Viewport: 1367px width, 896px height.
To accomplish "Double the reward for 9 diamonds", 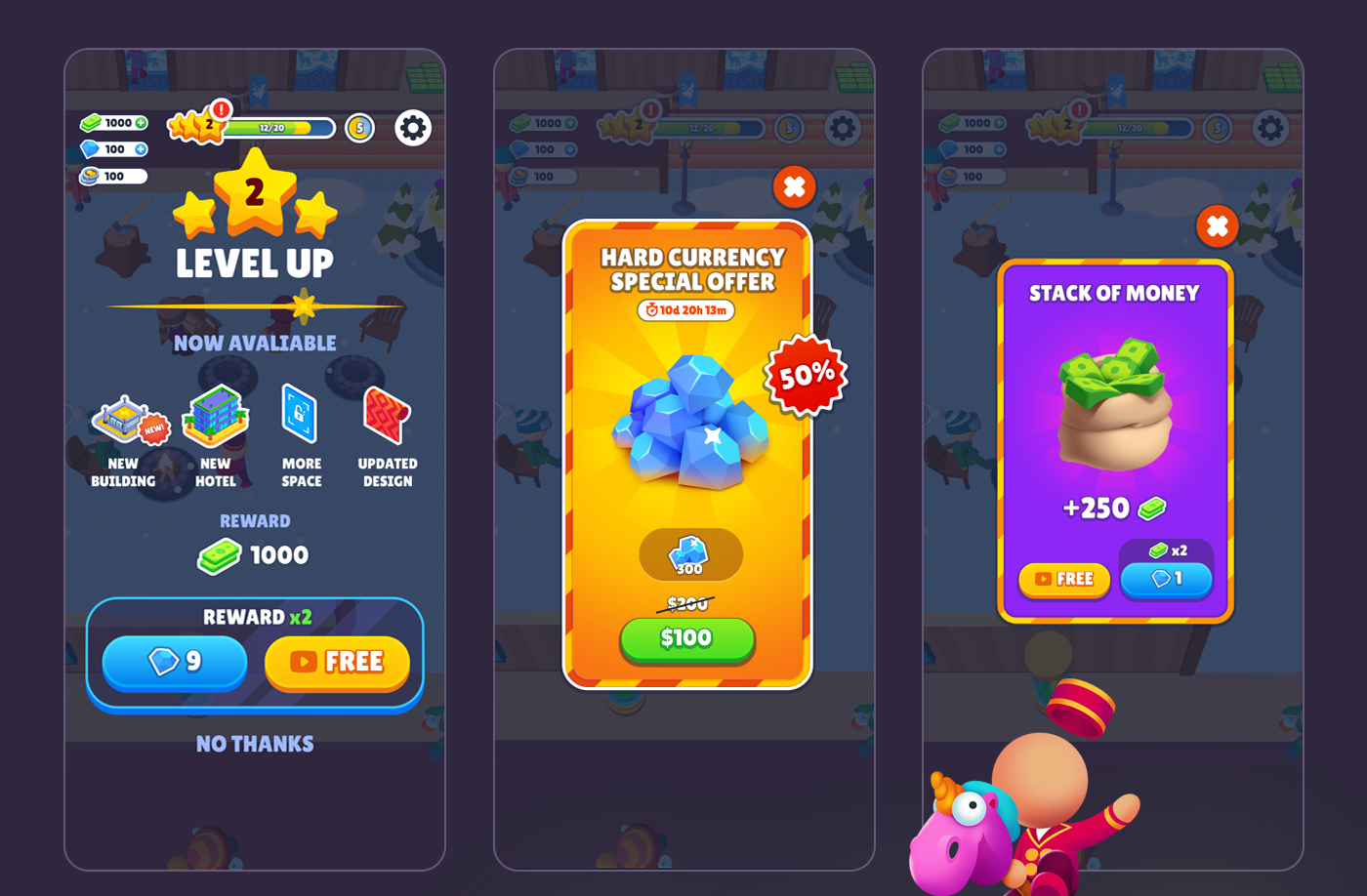I will click(176, 663).
